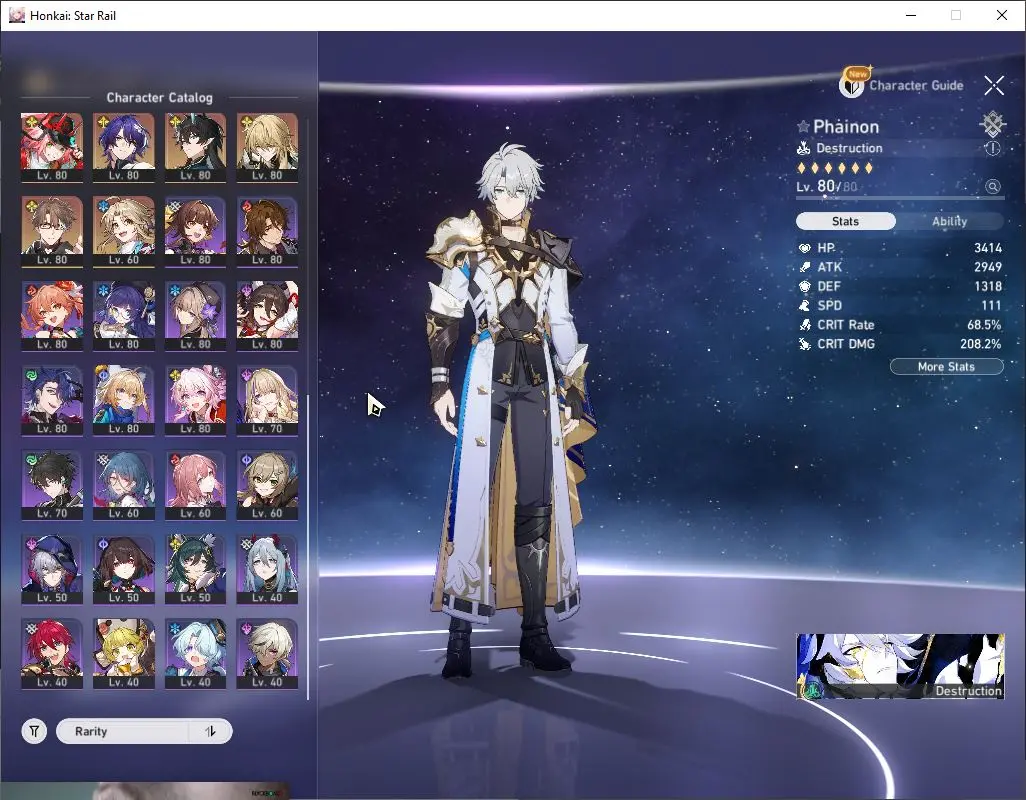Viewport: 1026px width, 800px height.
Task: Open the level details magnifier icon
Action: click(x=992, y=187)
